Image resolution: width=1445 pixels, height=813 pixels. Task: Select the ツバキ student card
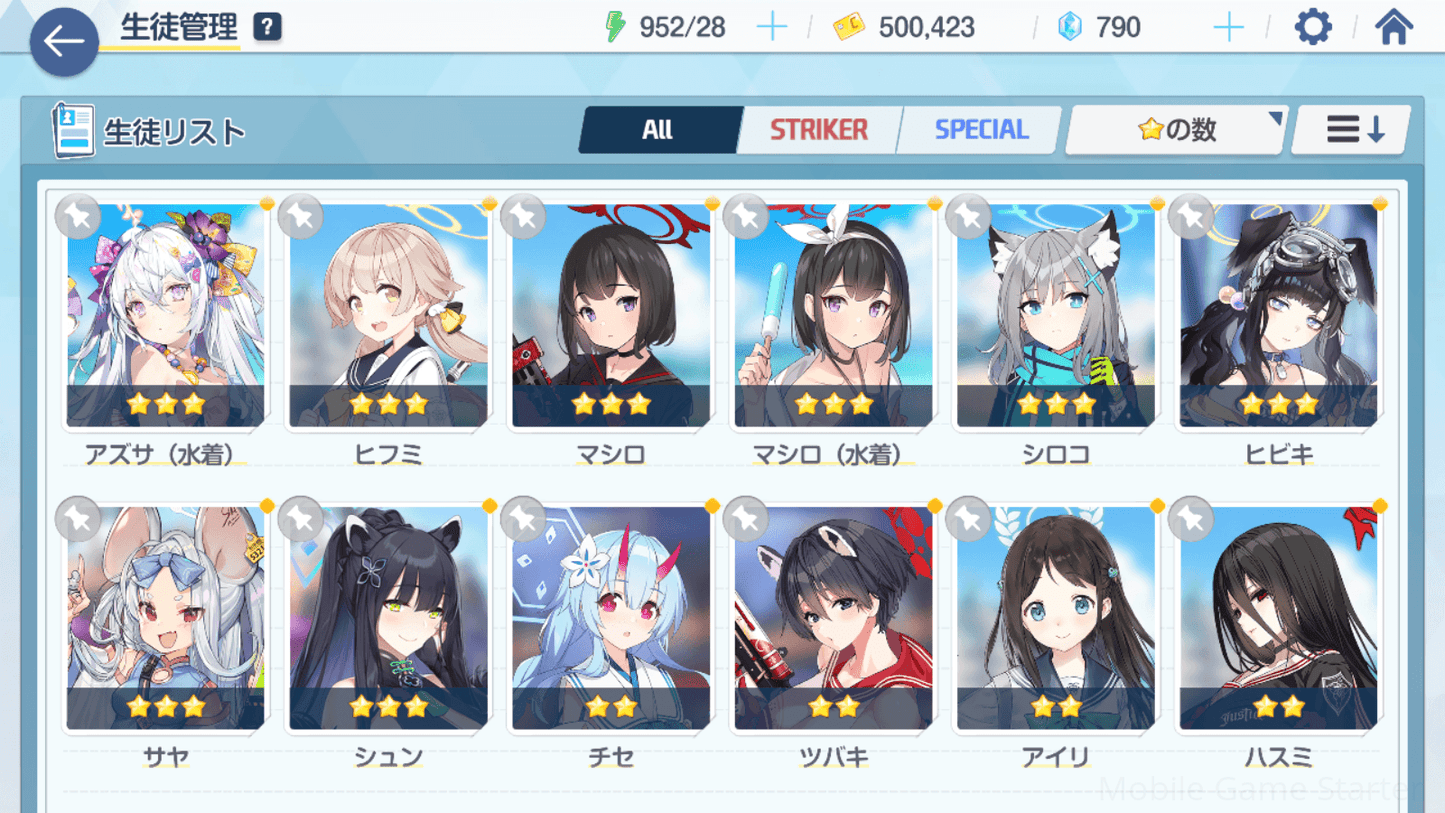(833, 618)
